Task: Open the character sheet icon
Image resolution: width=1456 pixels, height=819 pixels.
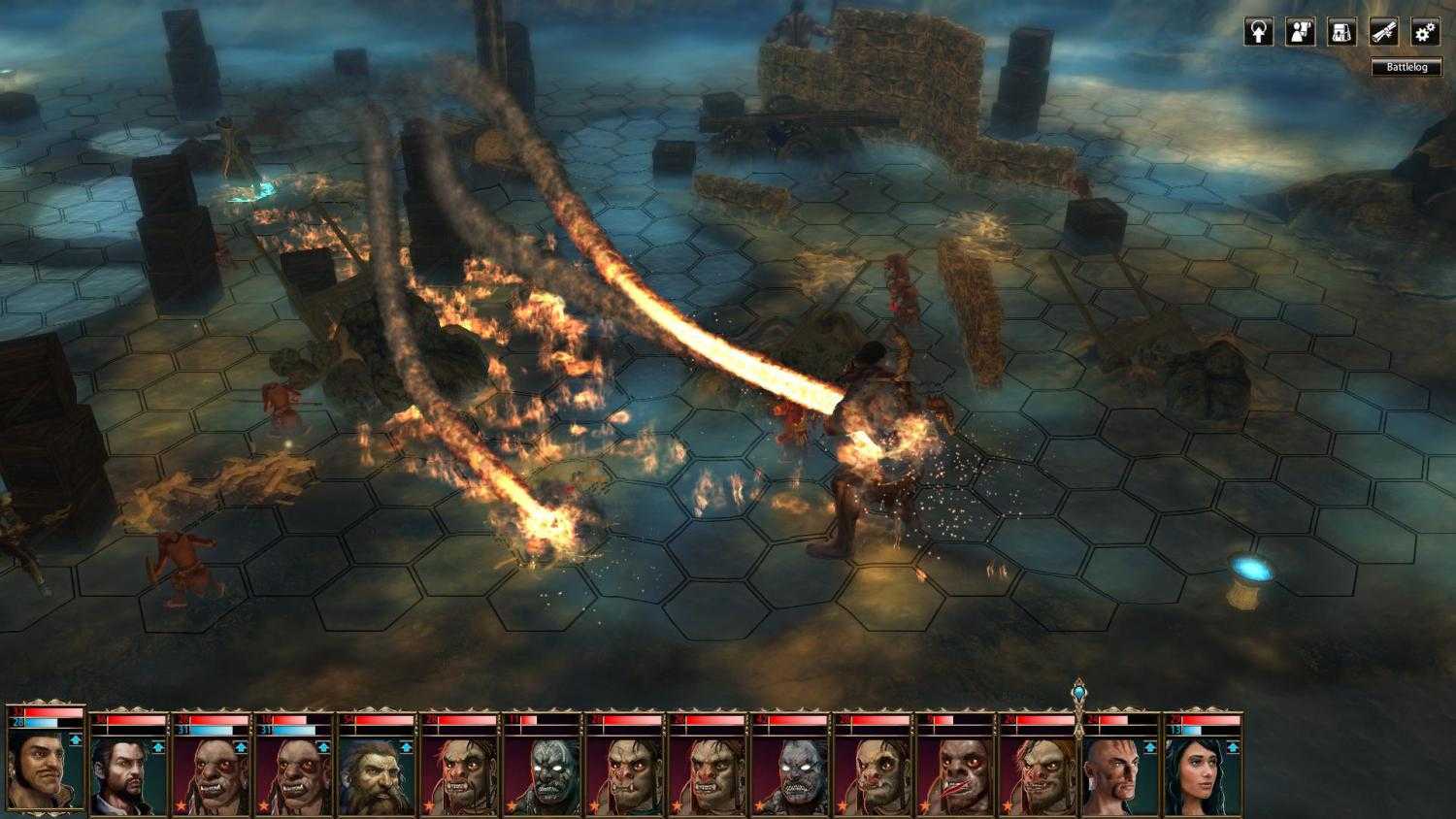Action: [x=1300, y=33]
